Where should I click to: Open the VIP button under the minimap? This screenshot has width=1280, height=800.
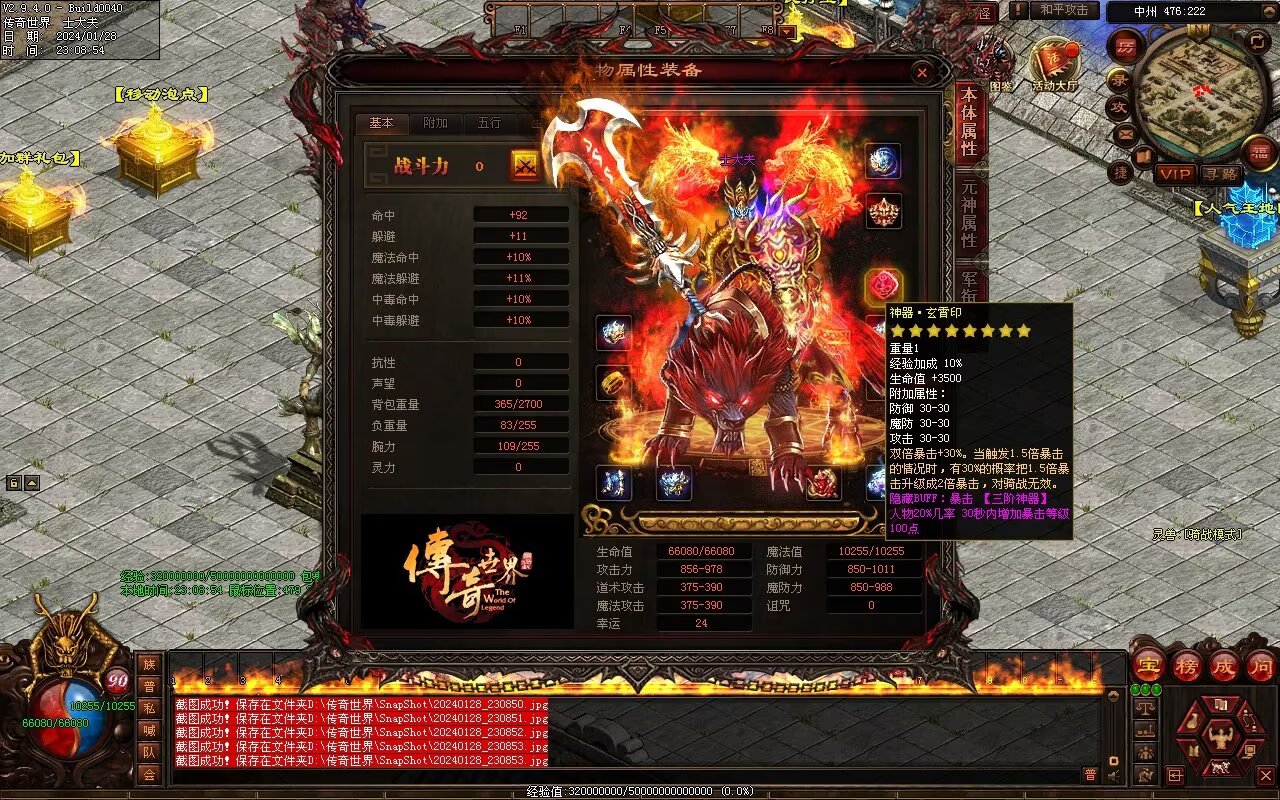[x=1175, y=174]
